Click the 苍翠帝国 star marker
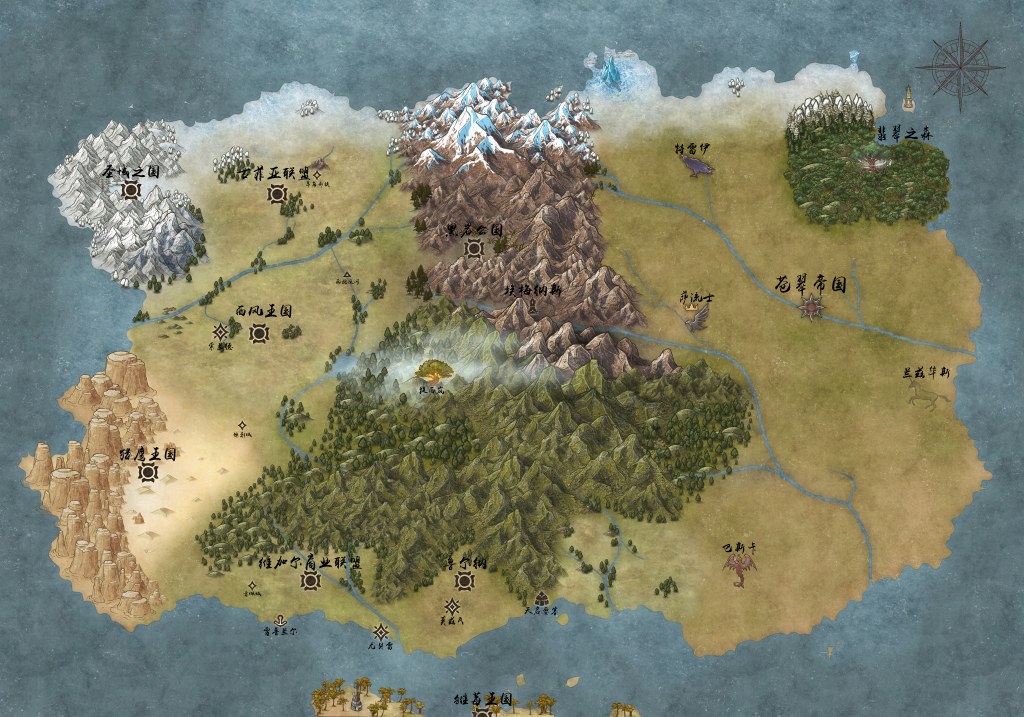1024x717 pixels. [810, 308]
